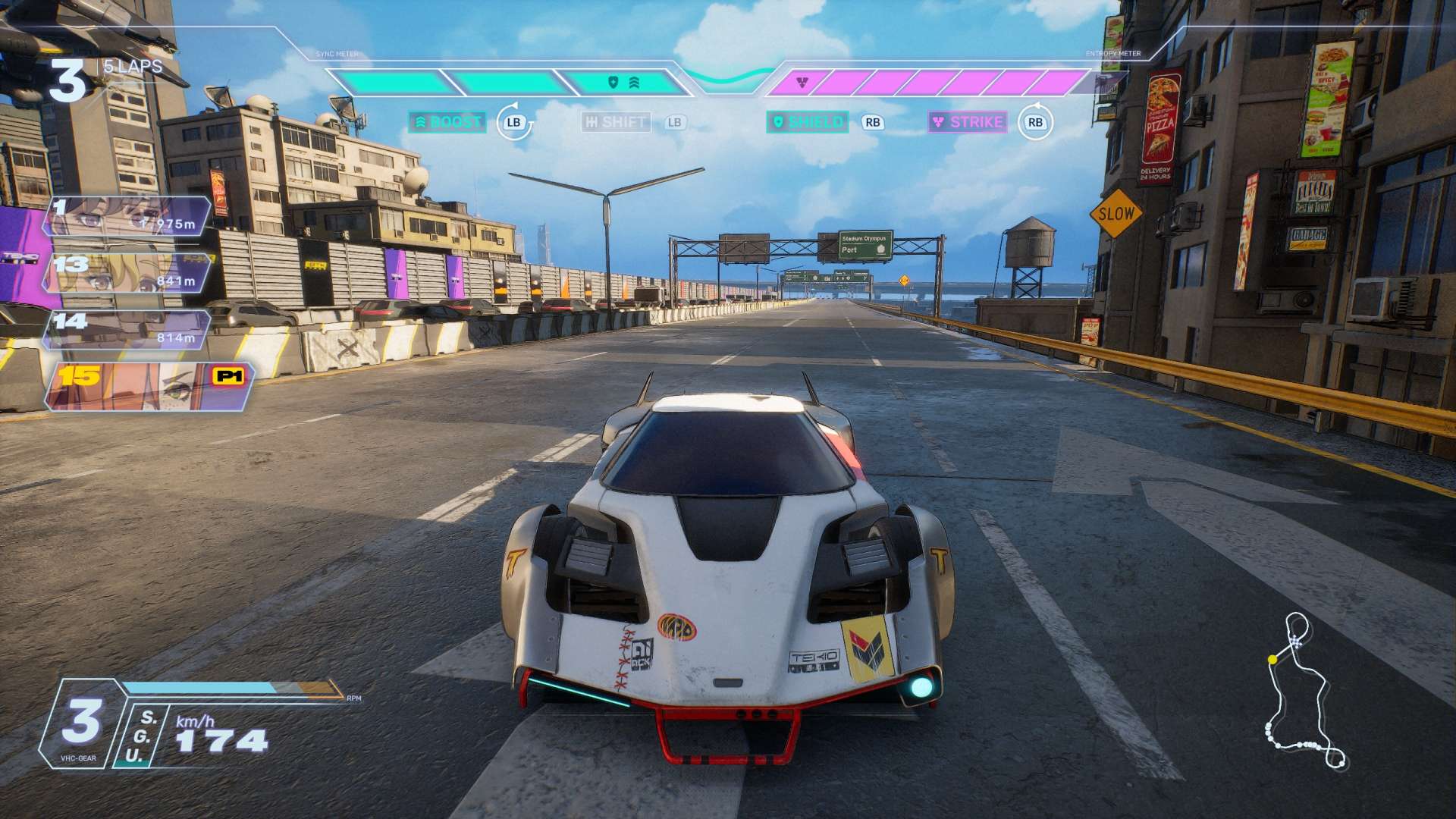Trigger the Strike ability label

click(968, 122)
